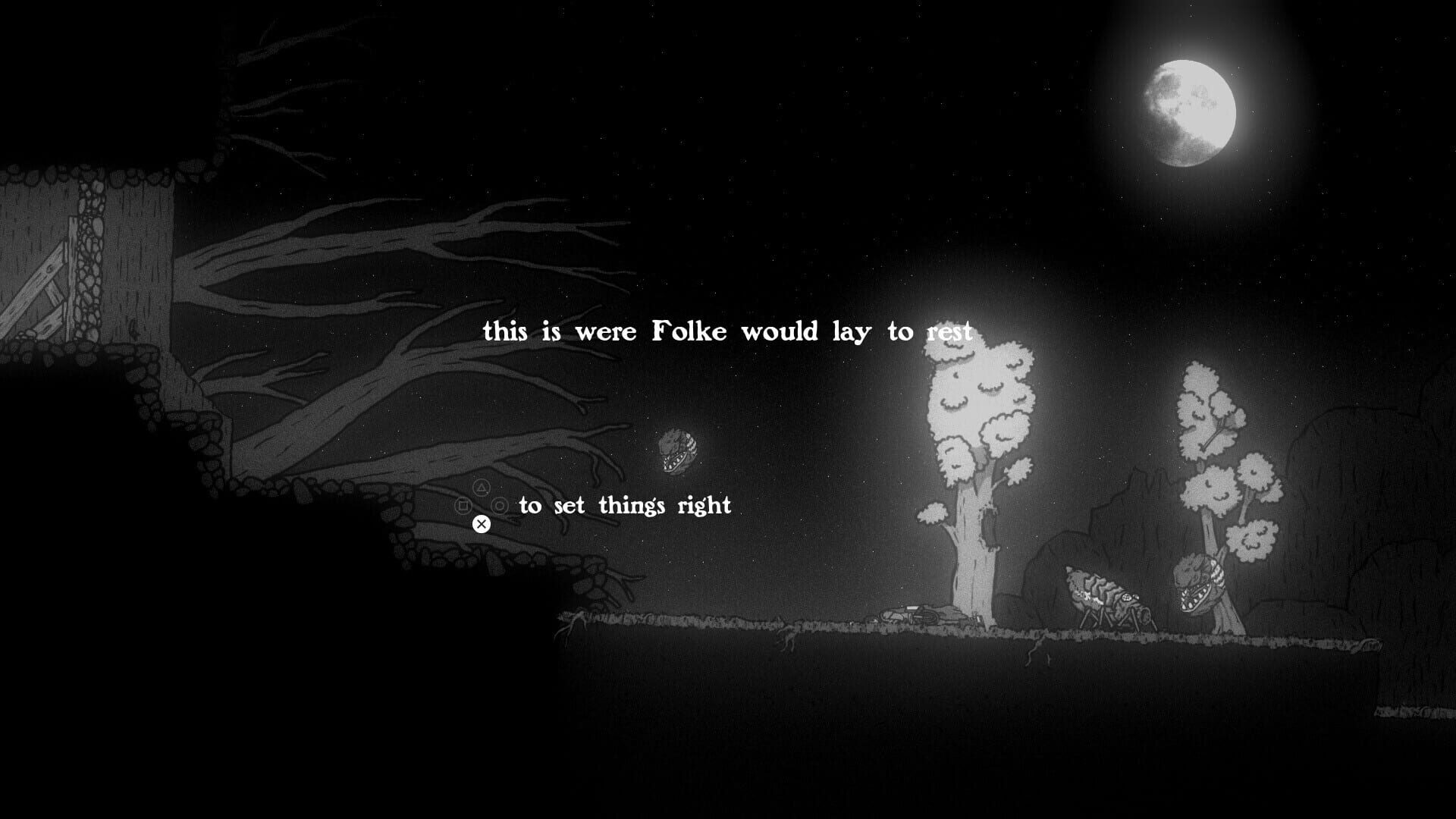Select the Triangle button prompt icon
This screenshot has height=819, width=1456.
482,488
